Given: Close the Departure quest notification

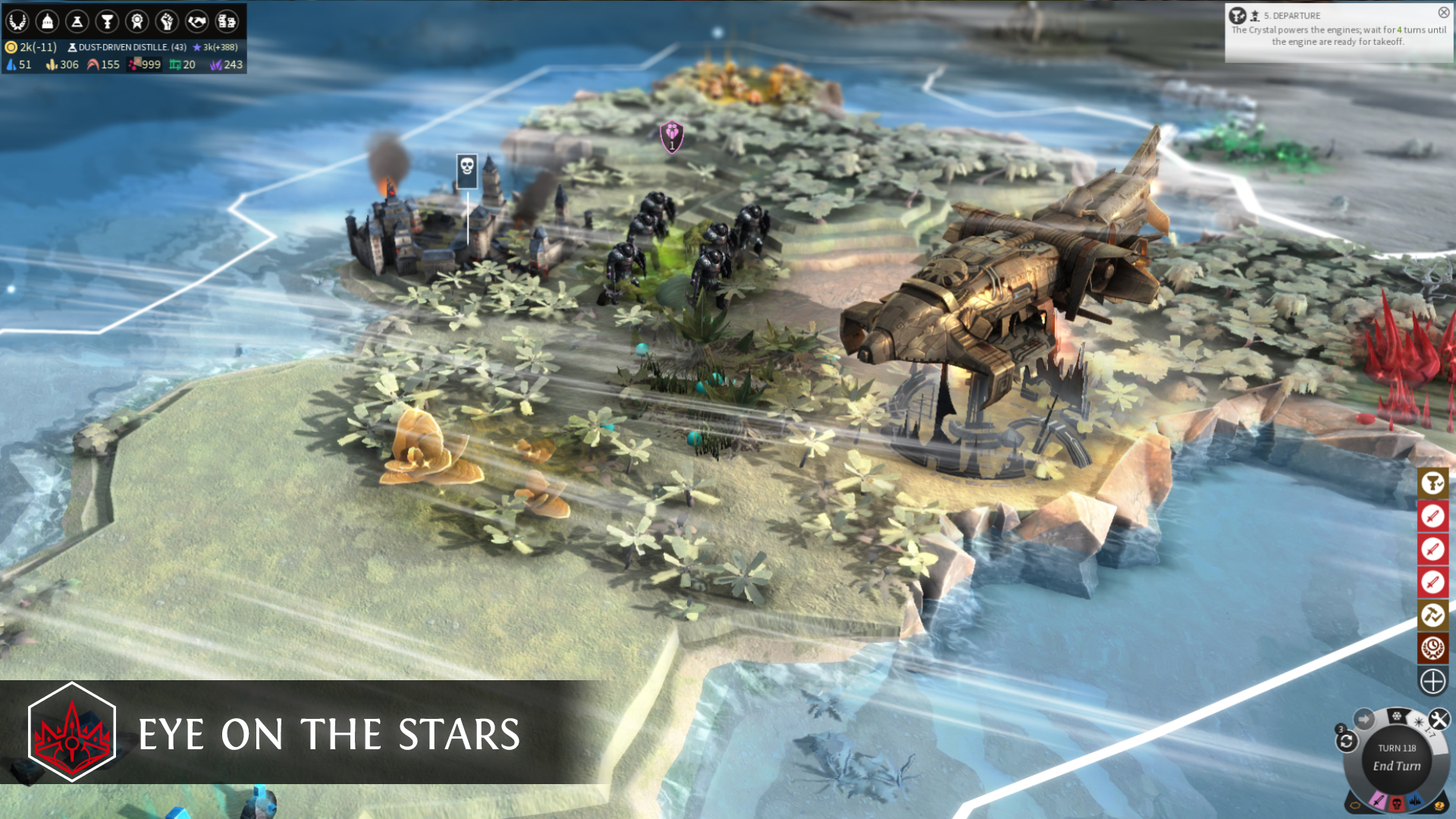Looking at the screenshot, I should tap(1443, 13).
